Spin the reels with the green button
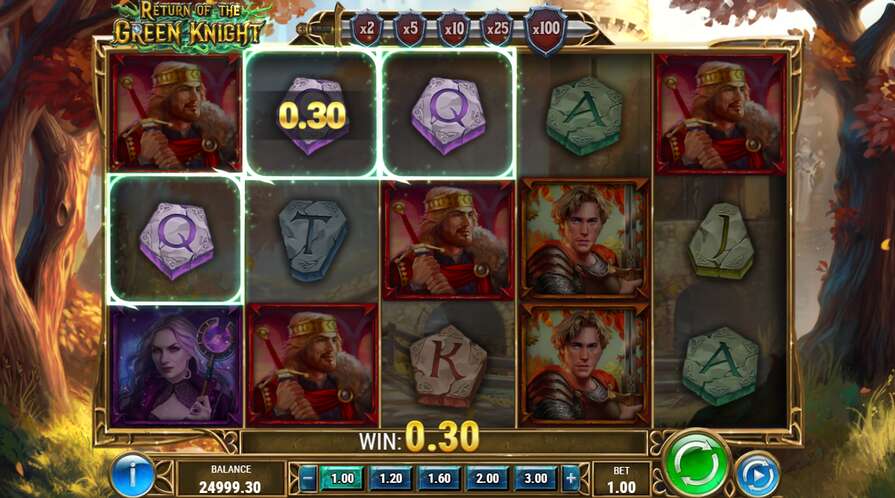Viewport: 895px width, 498px height. click(x=696, y=464)
